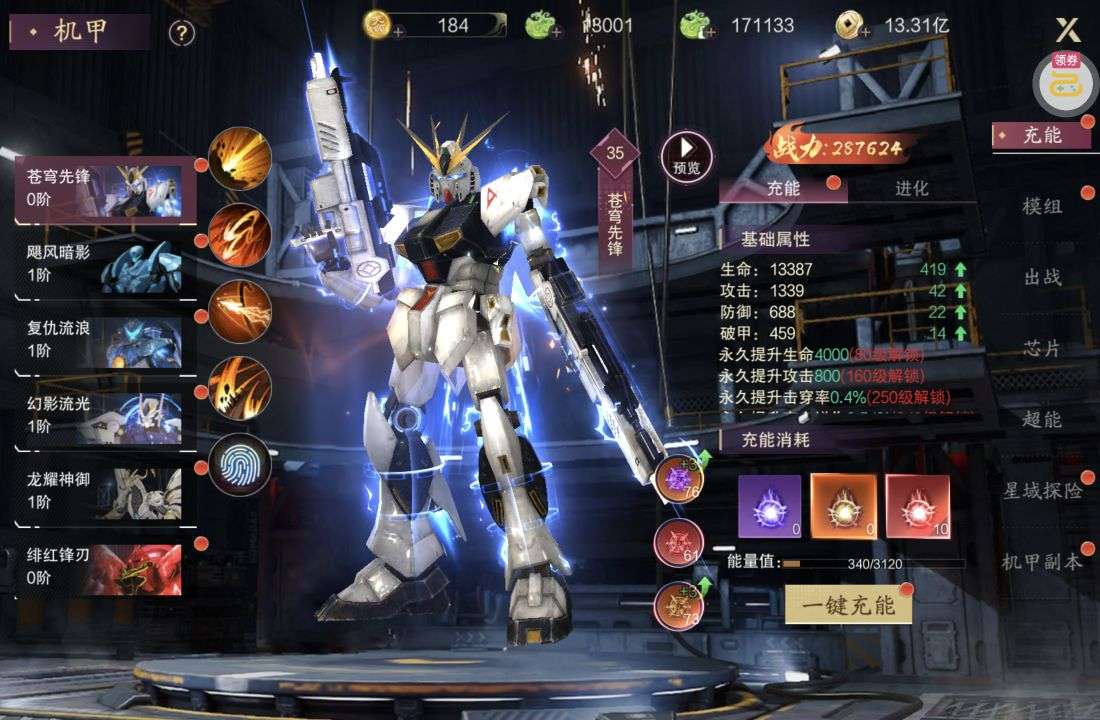The height and width of the screenshot is (720, 1100).
Task: Click the 预览 preview play button
Action: [687, 155]
